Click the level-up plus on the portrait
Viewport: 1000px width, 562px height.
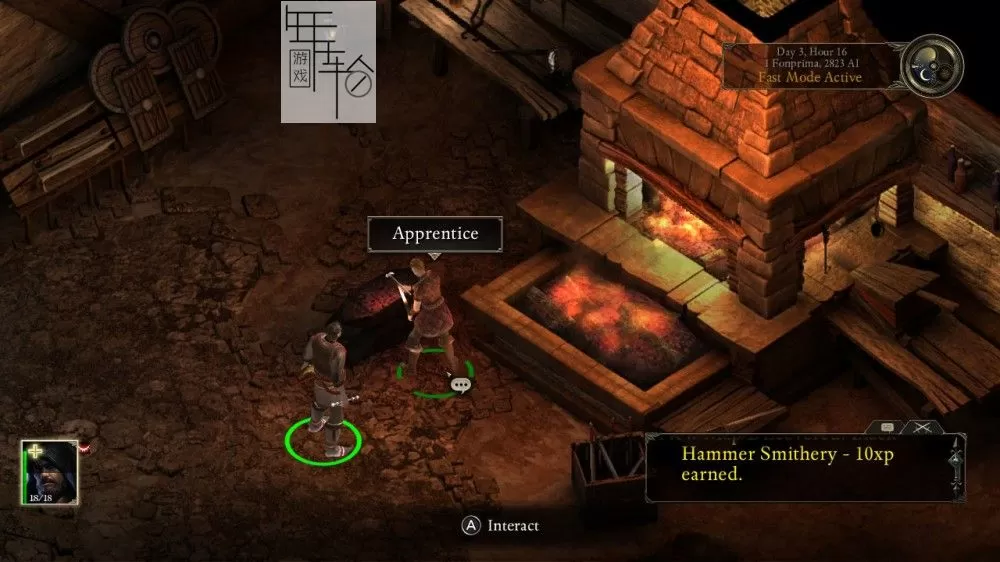[34, 451]
